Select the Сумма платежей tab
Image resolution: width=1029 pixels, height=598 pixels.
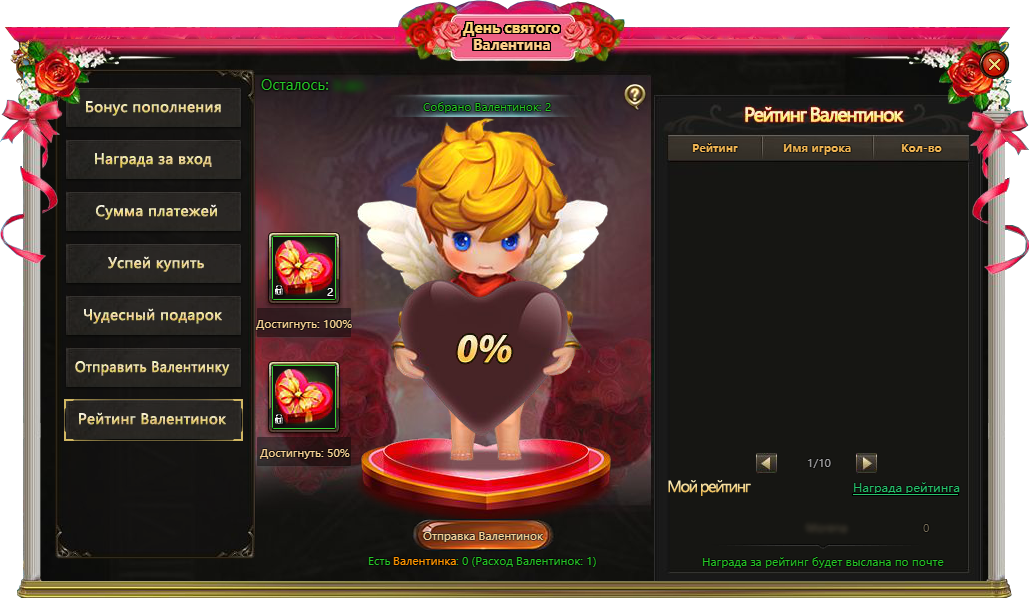pos(153,211)
